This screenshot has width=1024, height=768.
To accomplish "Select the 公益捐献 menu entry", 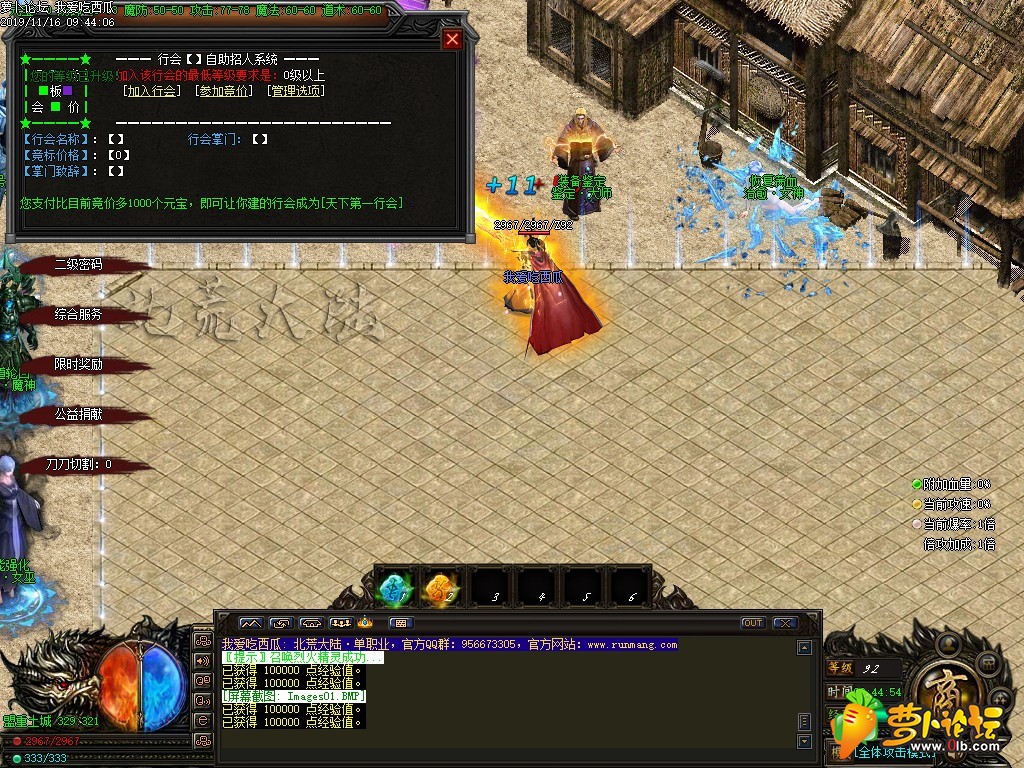I will click(79, 414).
